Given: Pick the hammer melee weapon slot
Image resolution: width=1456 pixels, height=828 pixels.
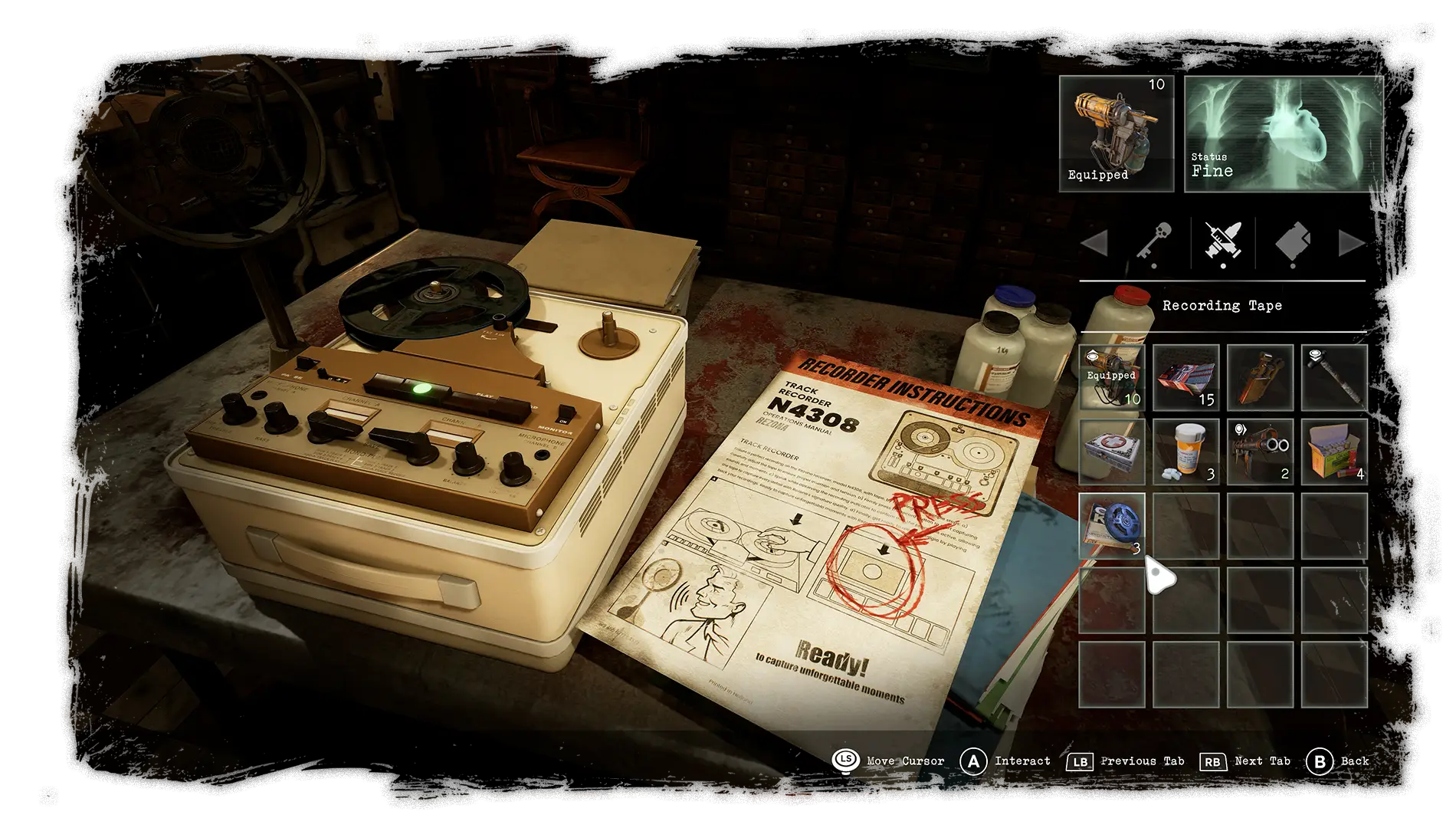Looking at the screenshot, I should (1334, 377).
